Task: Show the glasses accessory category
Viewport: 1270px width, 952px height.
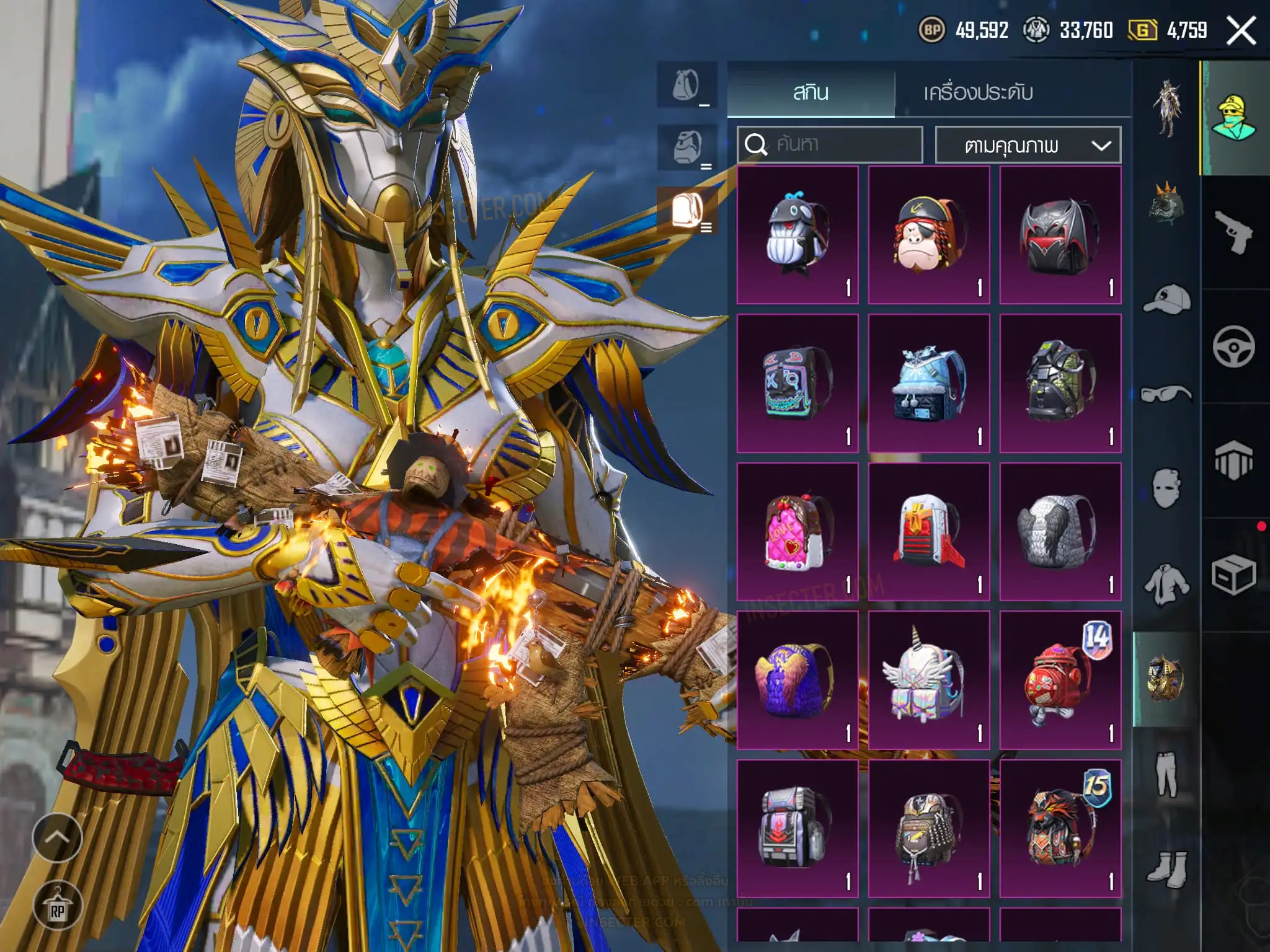Action: [x=1166, y=394]
